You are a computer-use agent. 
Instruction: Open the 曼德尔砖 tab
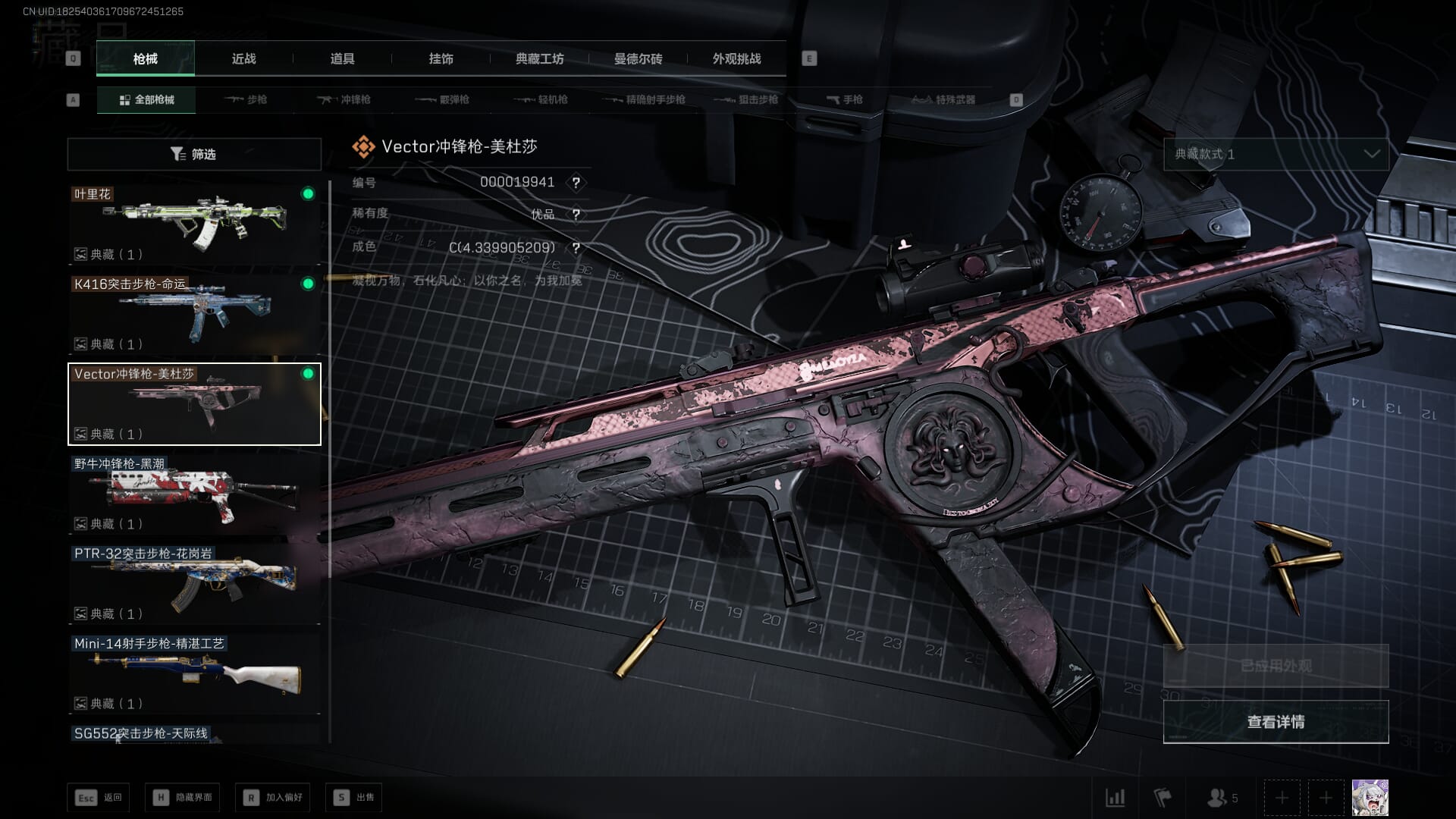tap(638, 59)
